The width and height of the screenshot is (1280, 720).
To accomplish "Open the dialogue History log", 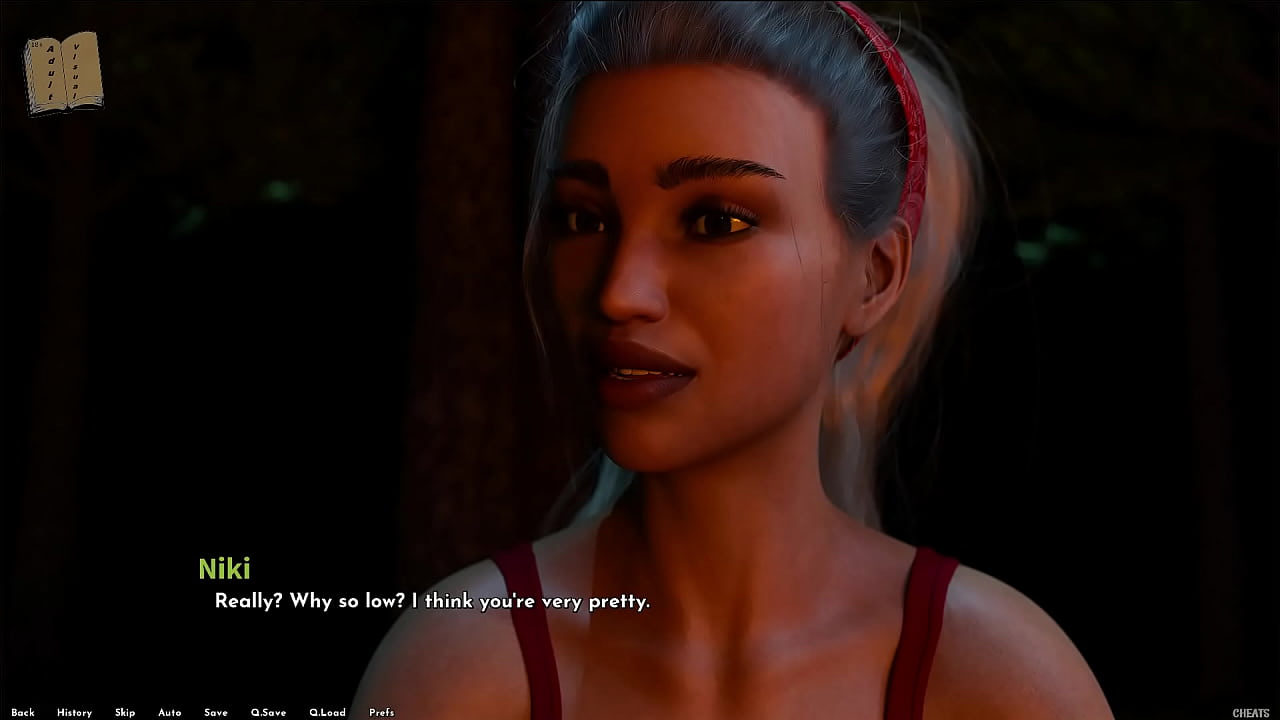I will [74, 713].
